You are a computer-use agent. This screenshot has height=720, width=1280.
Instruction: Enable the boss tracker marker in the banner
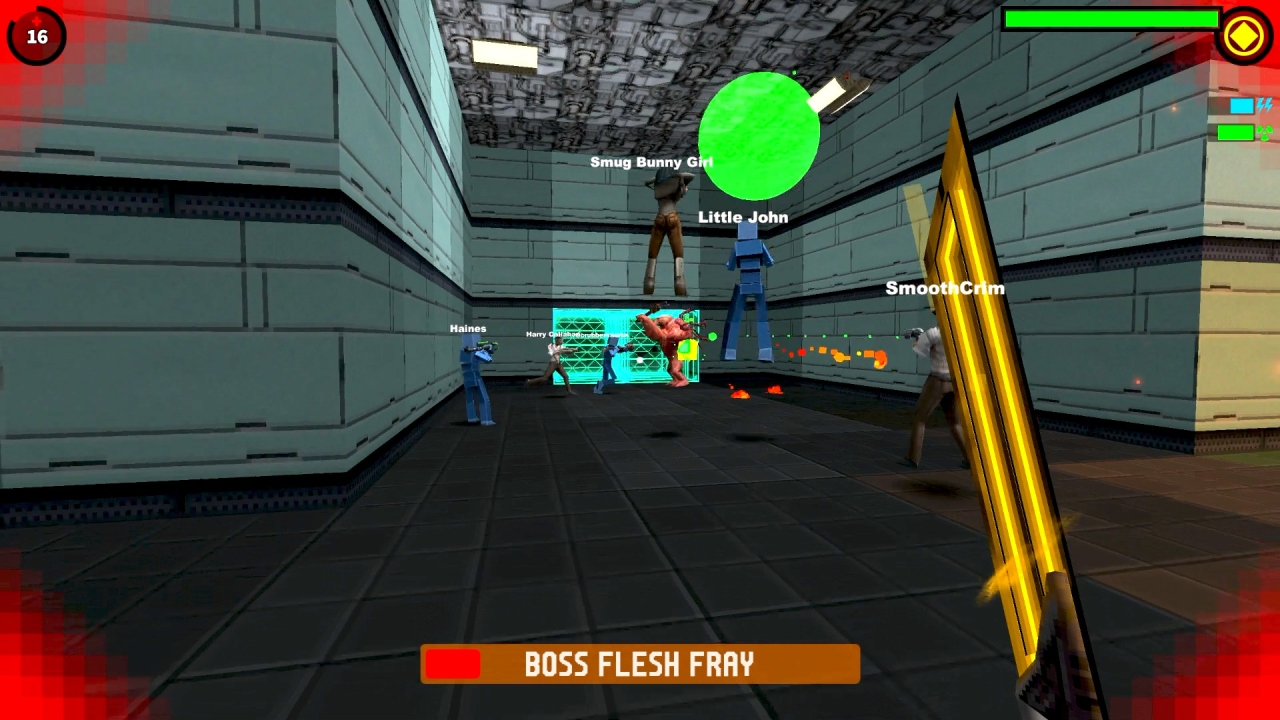tap(455, 663)
